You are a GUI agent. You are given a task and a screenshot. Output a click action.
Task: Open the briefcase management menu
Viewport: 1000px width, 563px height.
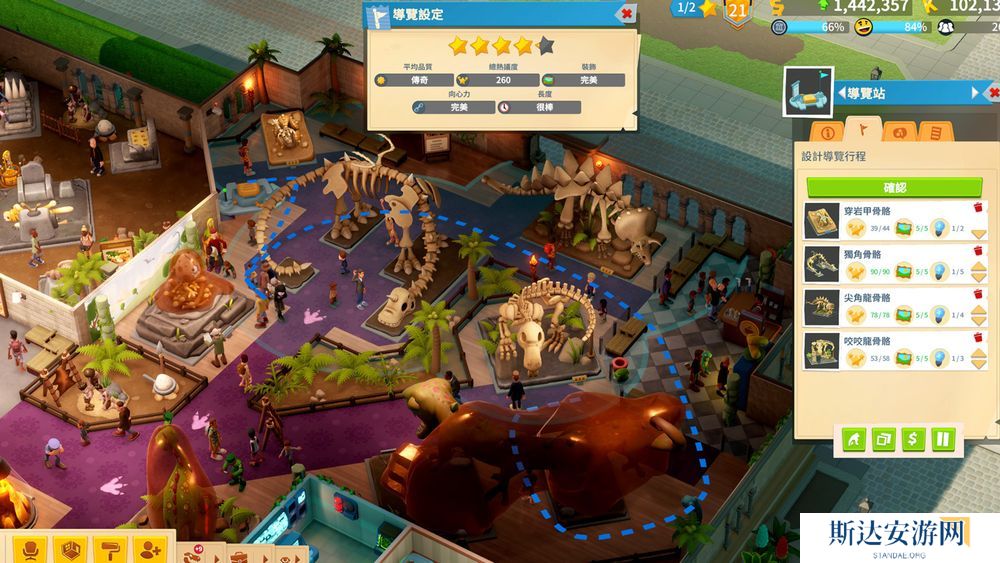coord(238,555)
